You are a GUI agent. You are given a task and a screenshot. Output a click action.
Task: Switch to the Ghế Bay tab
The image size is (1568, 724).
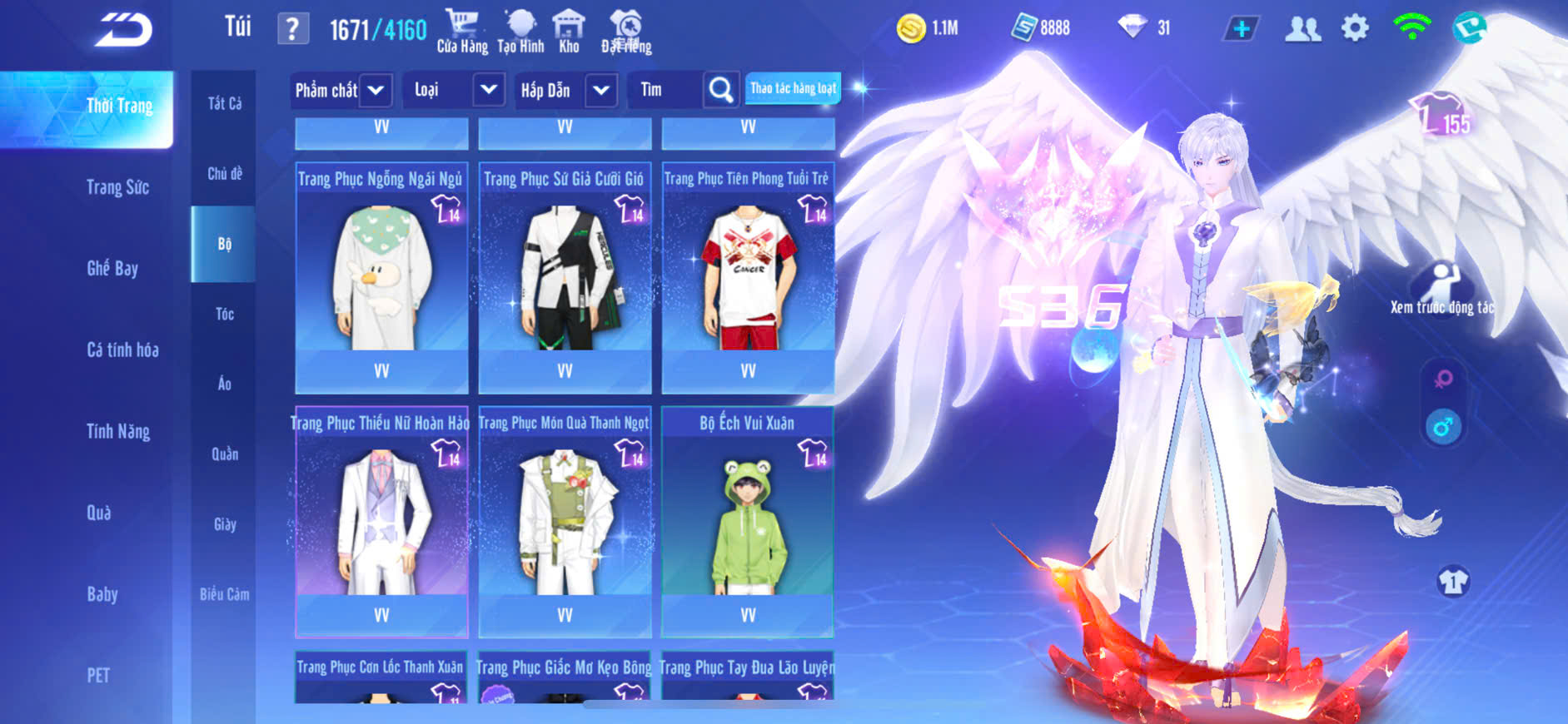pyautogui.click(x=112, y=268)
